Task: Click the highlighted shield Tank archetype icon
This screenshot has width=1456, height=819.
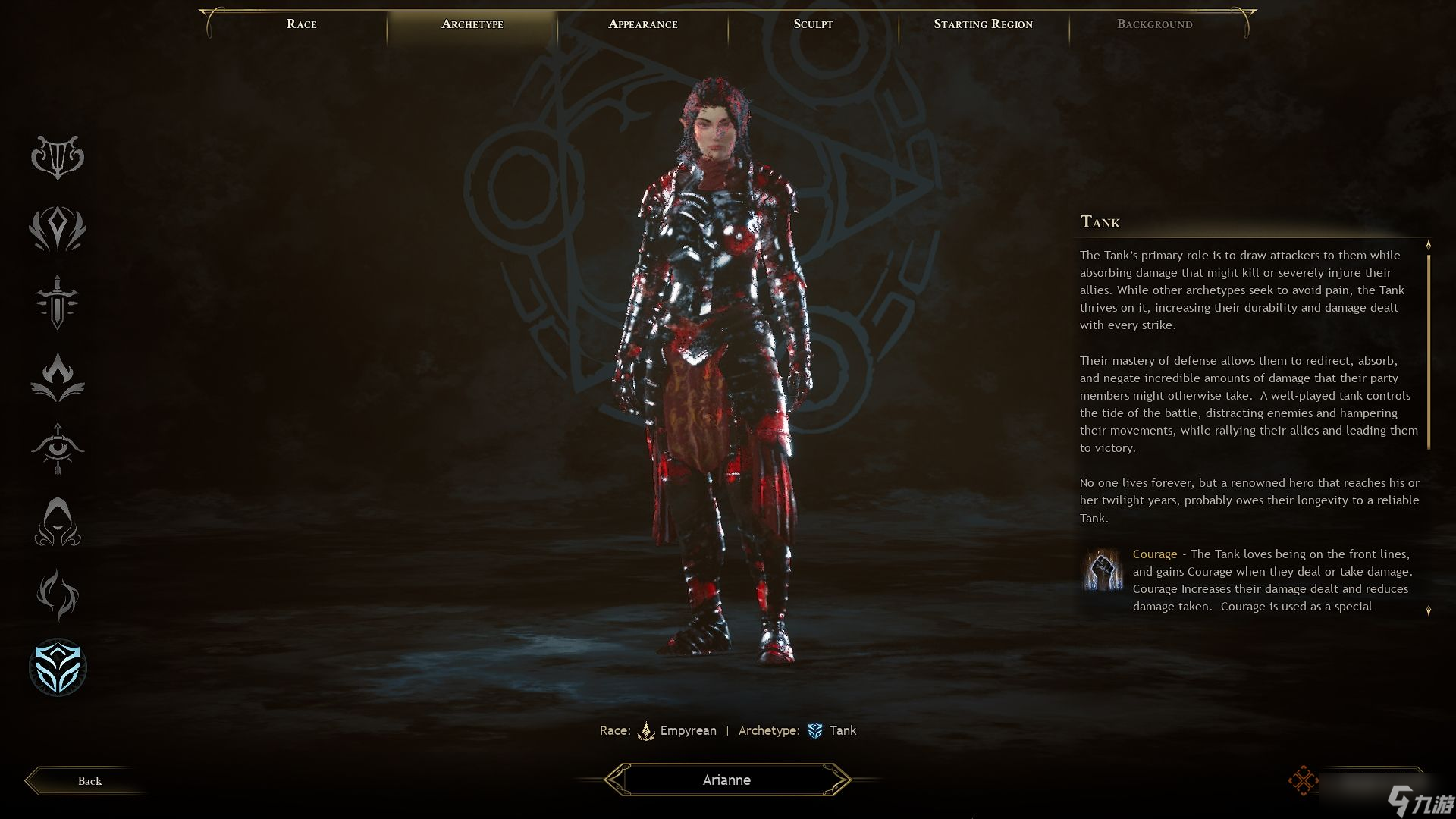Action: pyautogui.click(x=58, y=667)
